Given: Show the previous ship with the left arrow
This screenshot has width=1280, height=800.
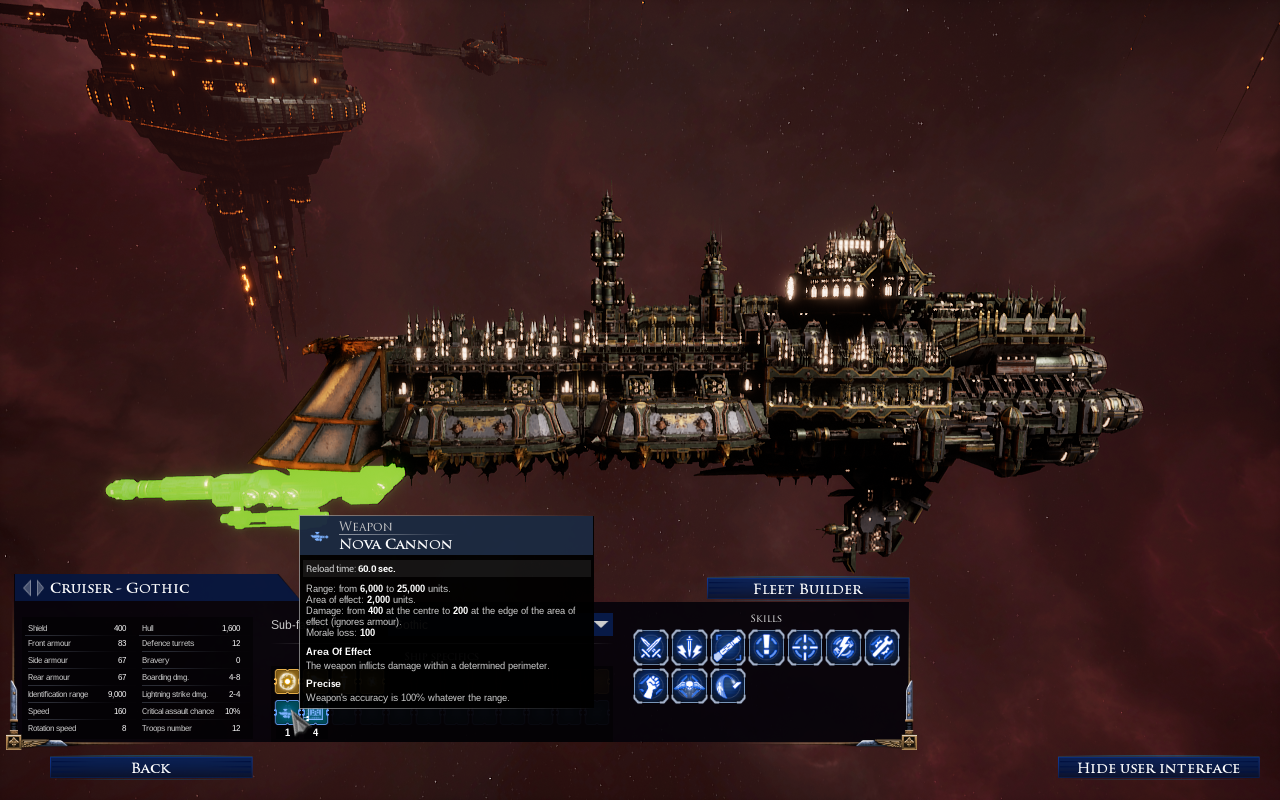Looking at the screenshot, I should click(27, 588).
